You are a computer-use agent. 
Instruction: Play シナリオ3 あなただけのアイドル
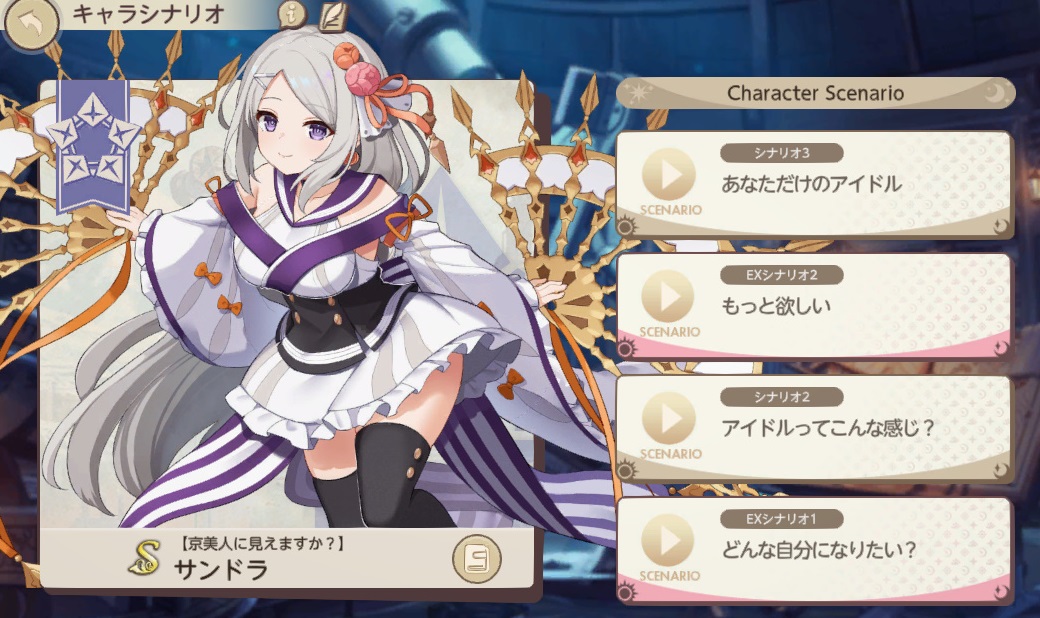click(x=668, y=176)
